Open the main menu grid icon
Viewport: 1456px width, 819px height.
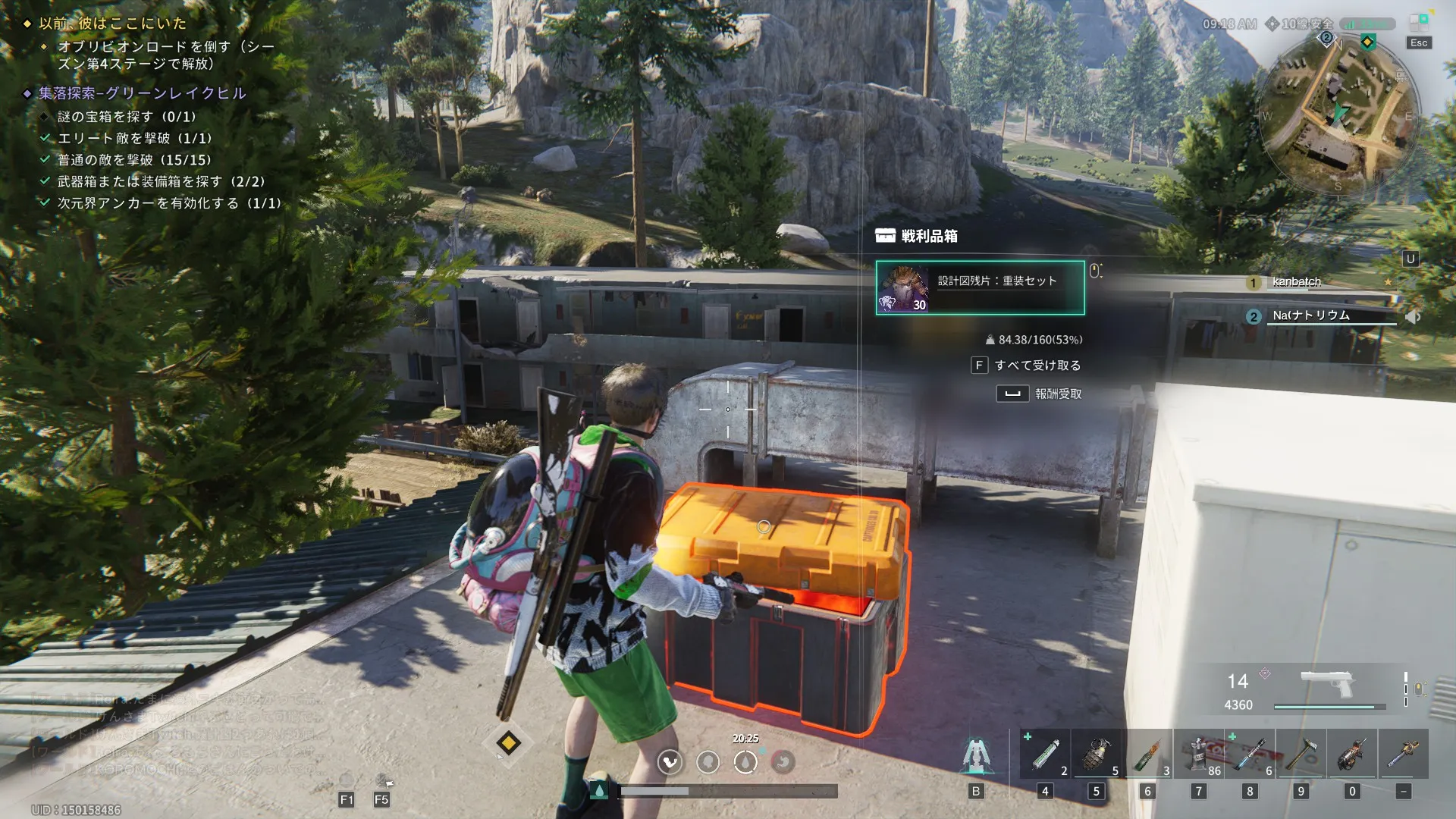click(x=1419, y=22)
